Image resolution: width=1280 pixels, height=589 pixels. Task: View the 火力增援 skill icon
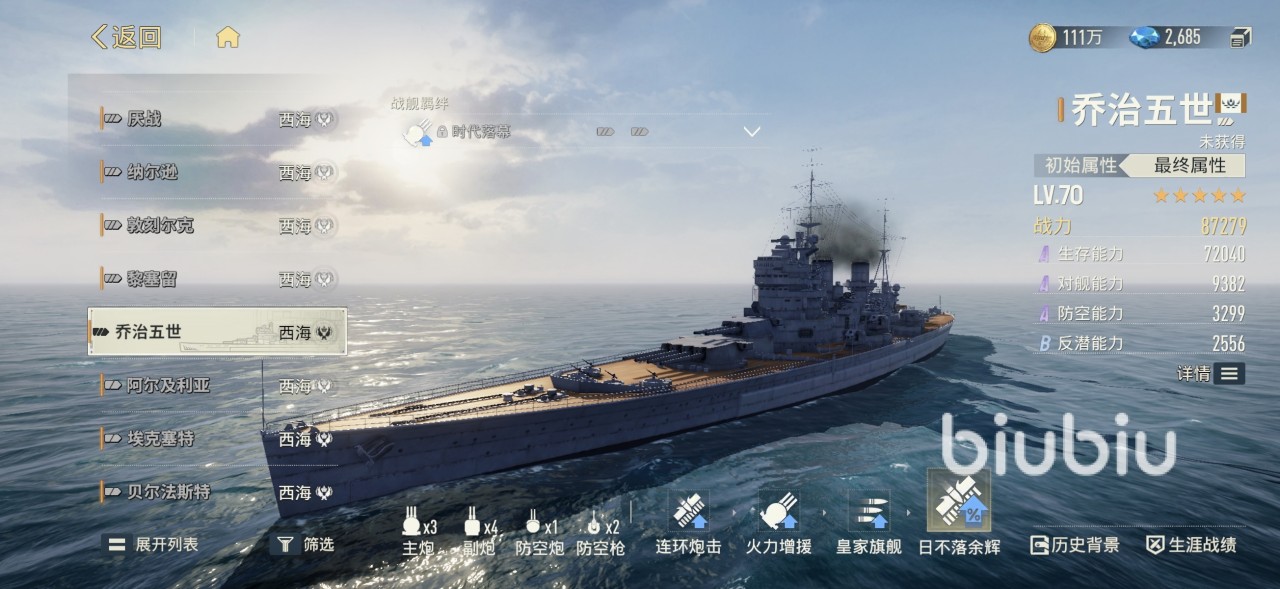[779, 510]
